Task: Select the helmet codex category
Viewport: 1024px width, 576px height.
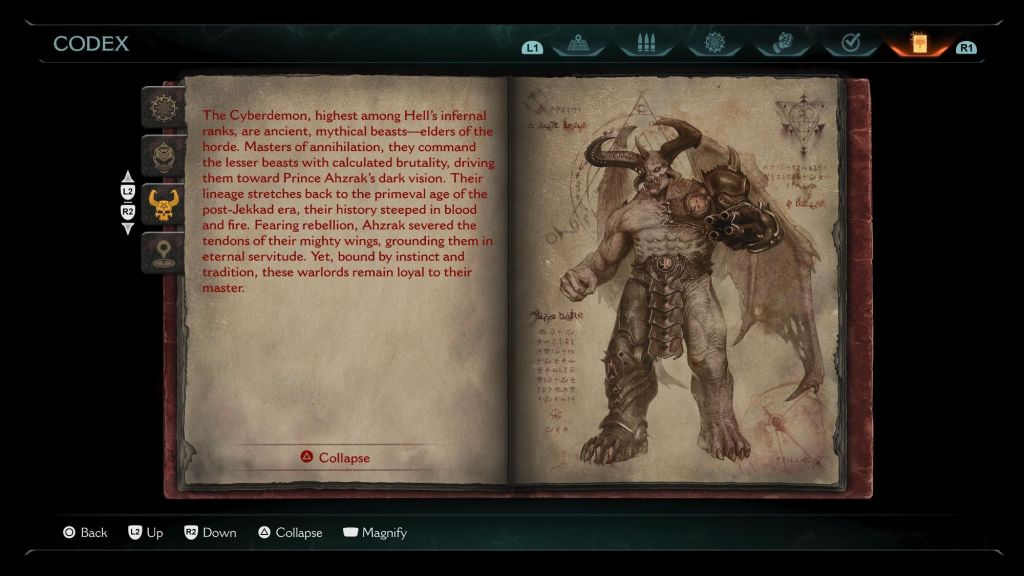Action: click(161, 156)
